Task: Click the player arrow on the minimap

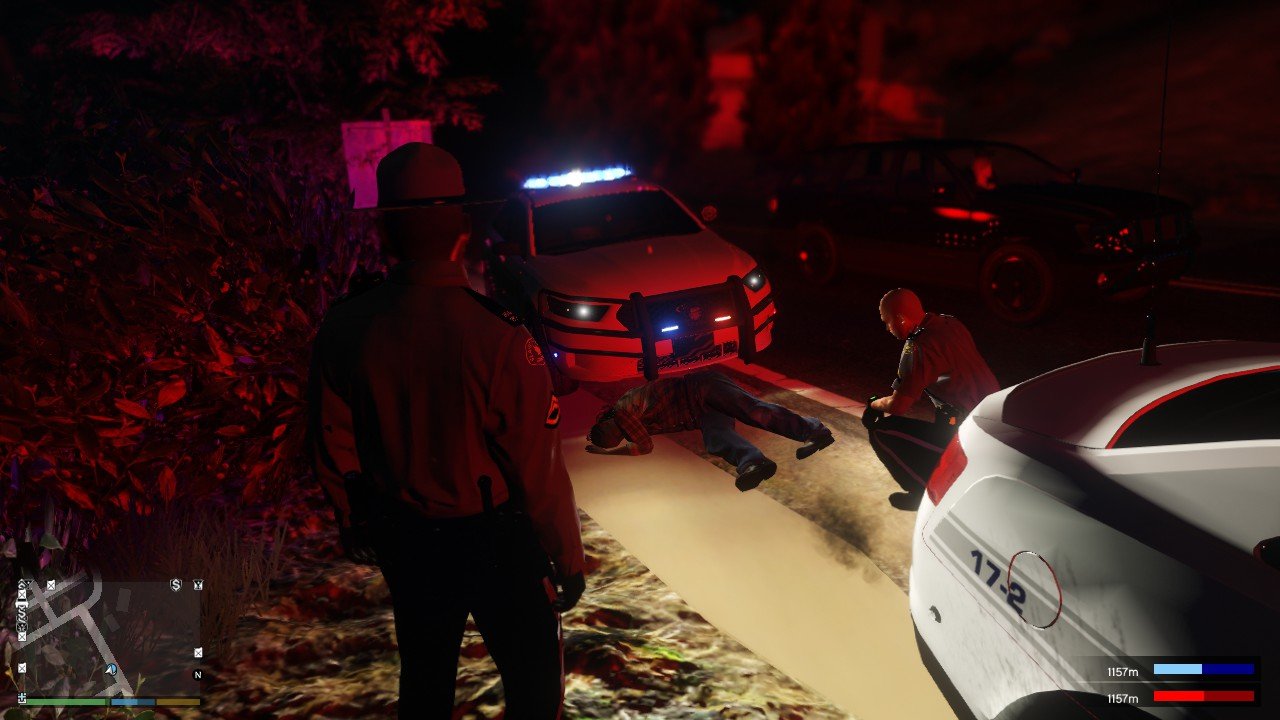Action: point(110,670)
